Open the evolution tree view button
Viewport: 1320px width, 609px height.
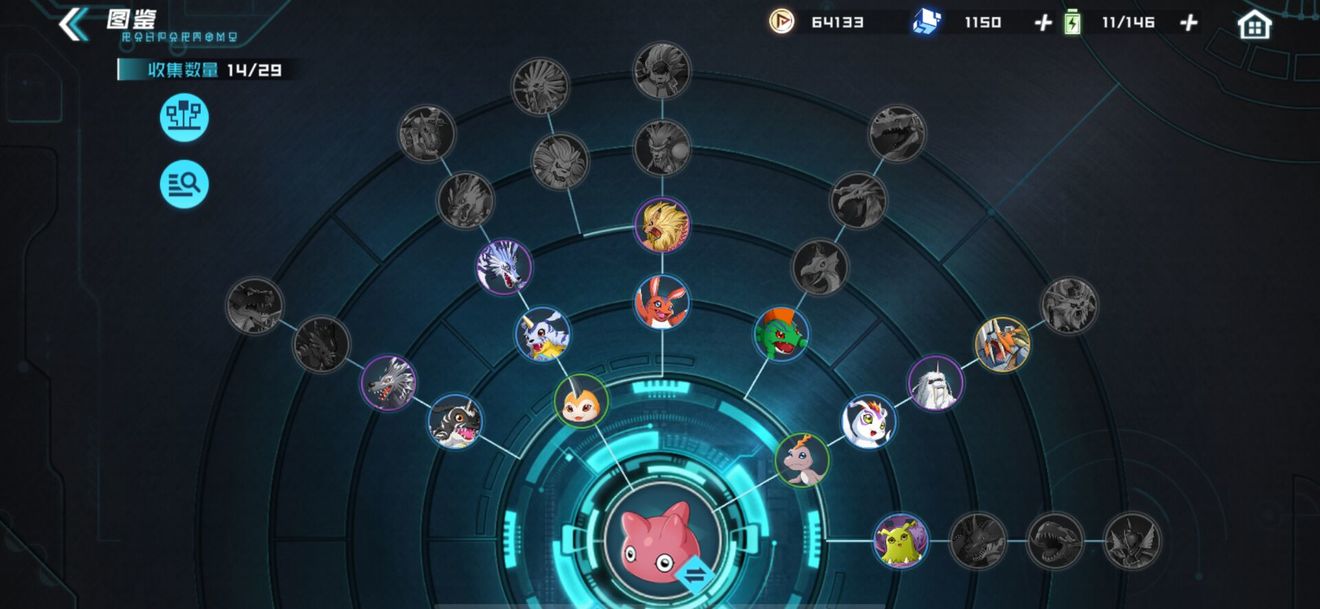(184, 119)
